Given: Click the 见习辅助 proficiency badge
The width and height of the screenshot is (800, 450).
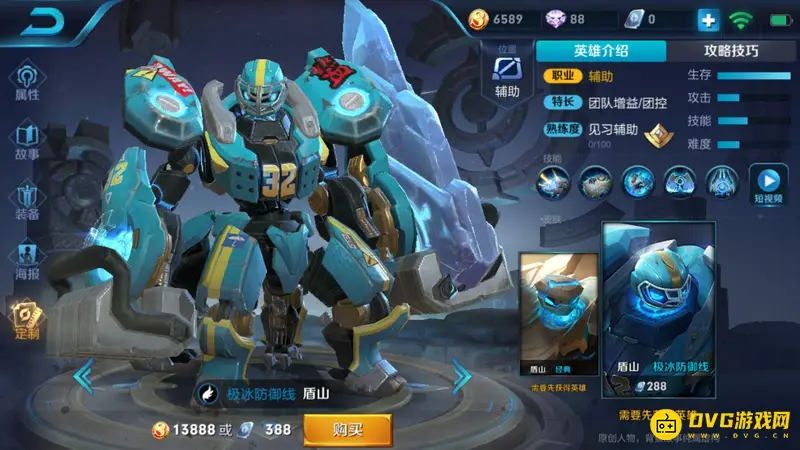Looking at the screenshot, I should pyautogui.click(x=656, y=133).
